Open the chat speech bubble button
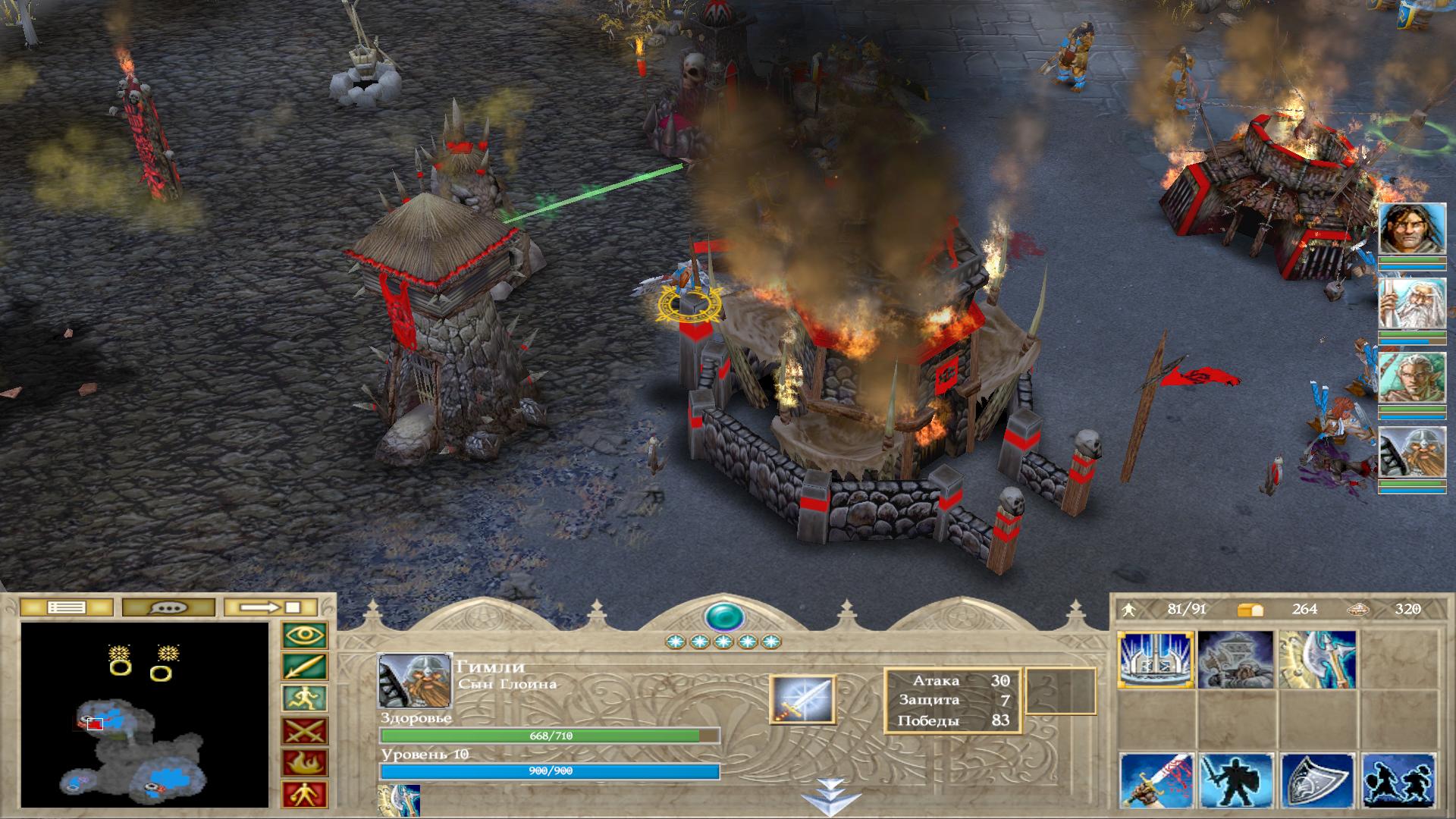The image size is (1456, 819). click(x=168, y=607)
